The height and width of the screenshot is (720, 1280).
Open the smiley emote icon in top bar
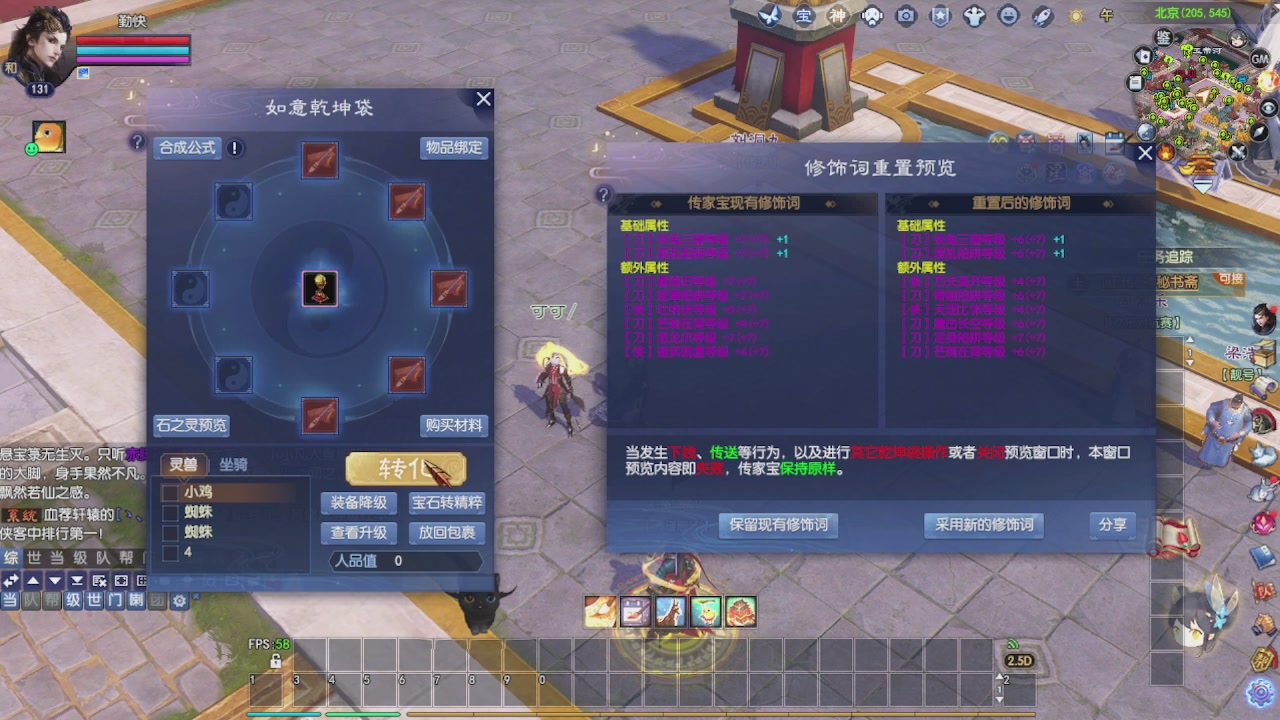(x=1006, y=16)
